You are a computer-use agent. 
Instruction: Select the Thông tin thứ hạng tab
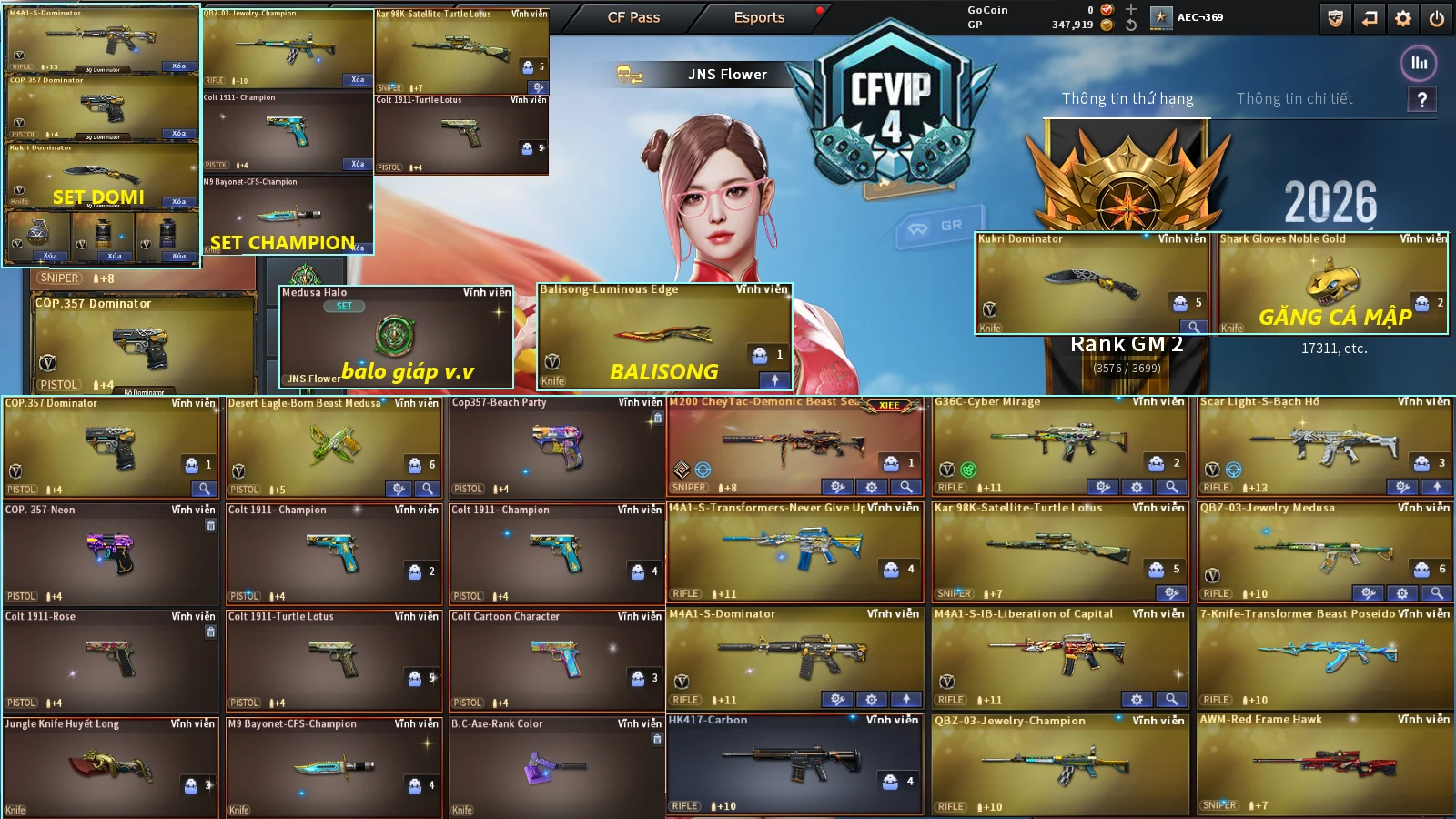click(x=1127, y=98)
